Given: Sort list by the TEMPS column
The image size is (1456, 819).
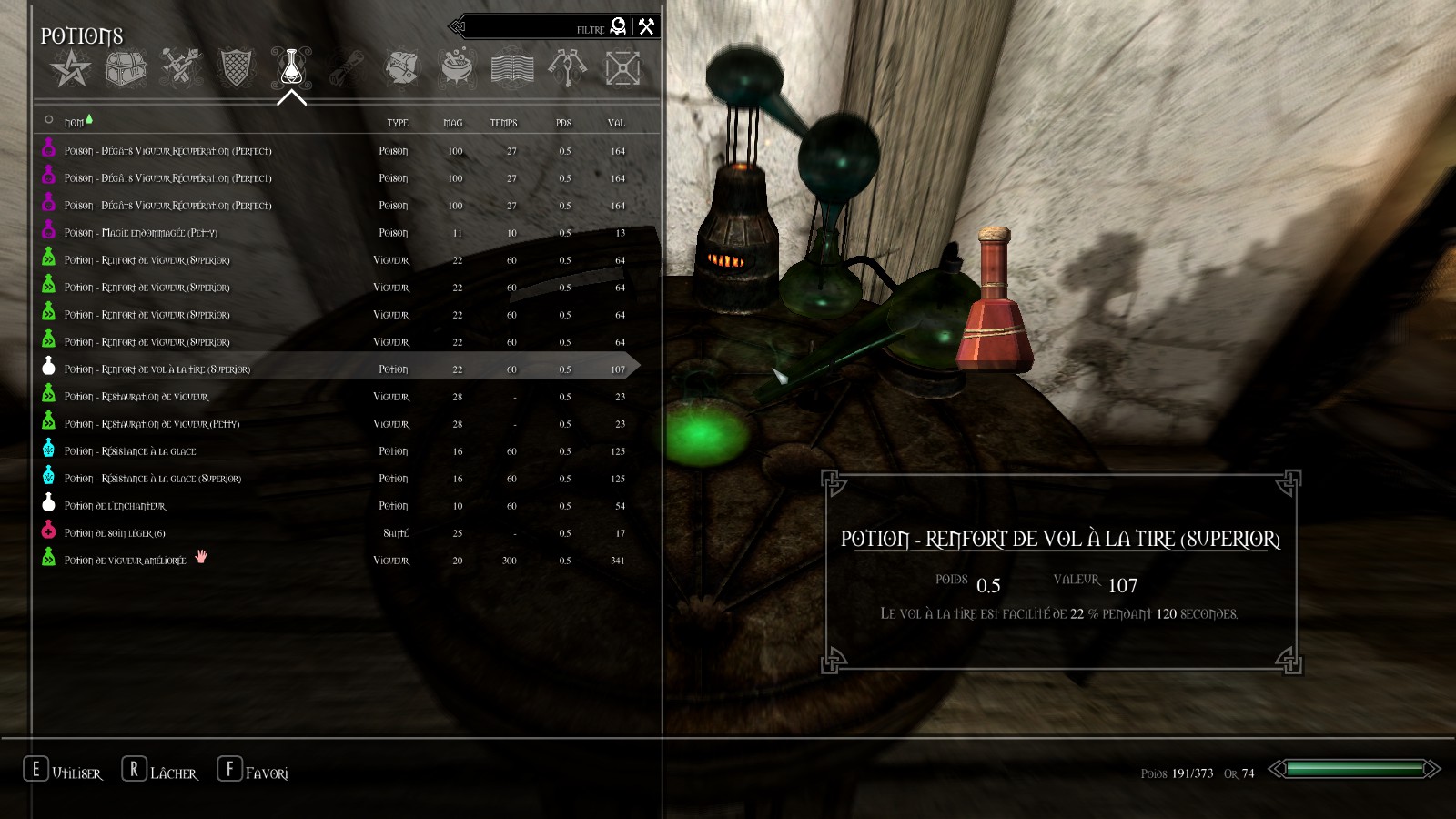Looking at the screenshot, I should tap(503, 123).
